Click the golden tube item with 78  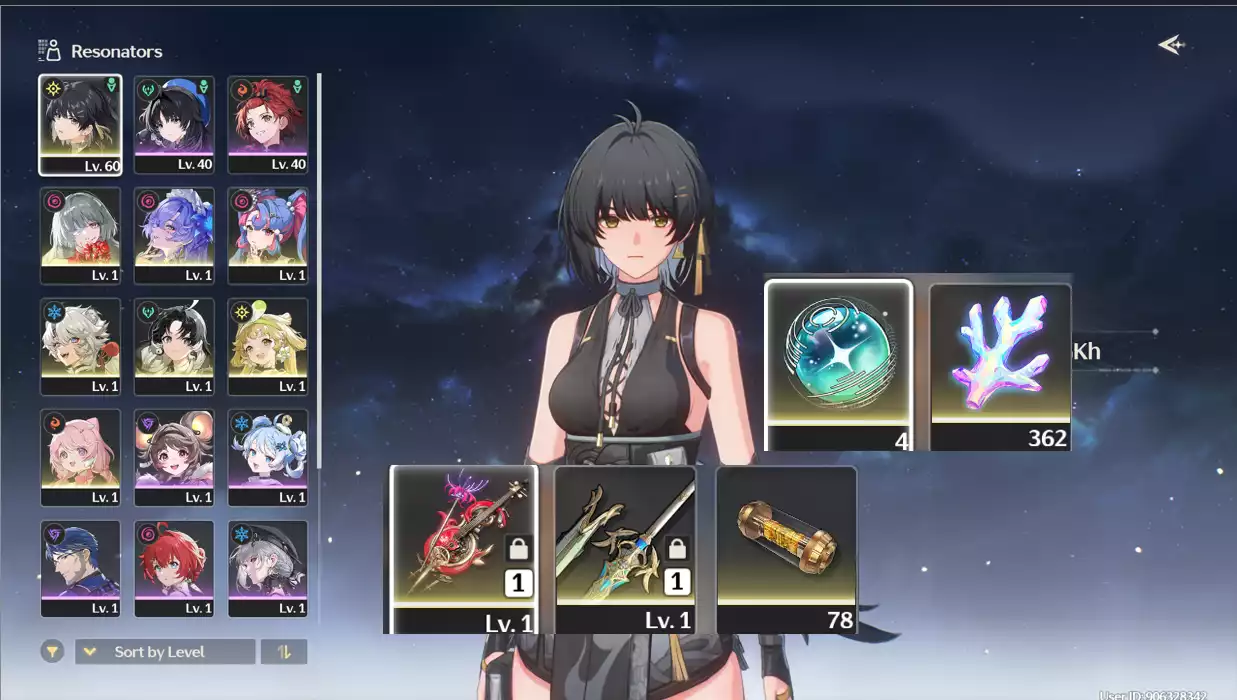coord(787,549)
